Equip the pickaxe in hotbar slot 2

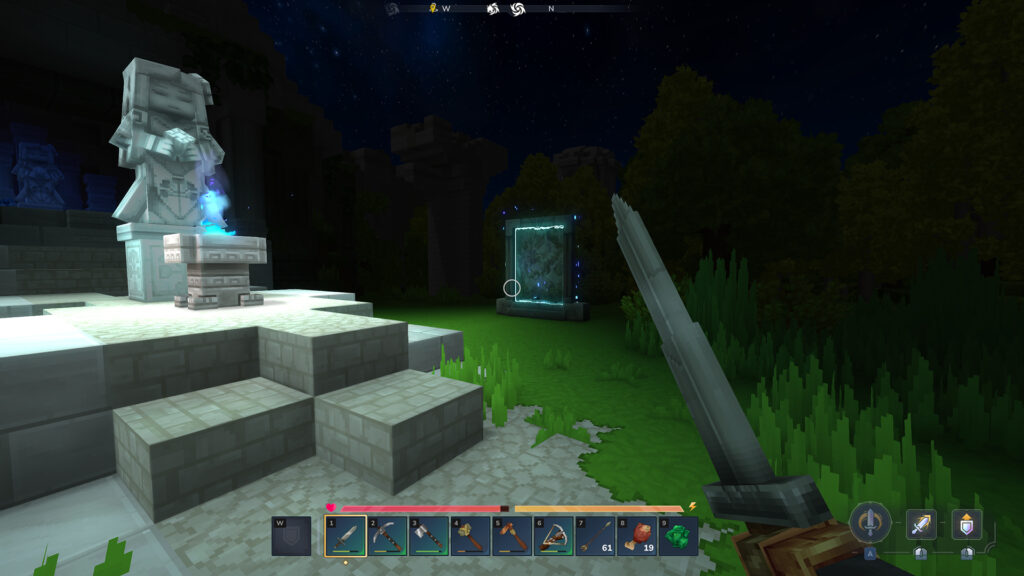pyautogui.click(x=385, y=535)
